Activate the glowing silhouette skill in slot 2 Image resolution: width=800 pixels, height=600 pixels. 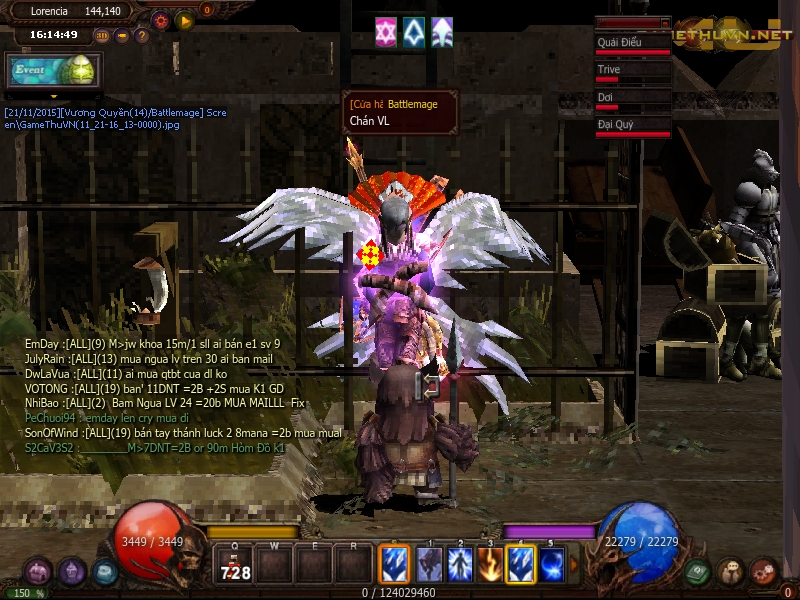tap(460, 565)
